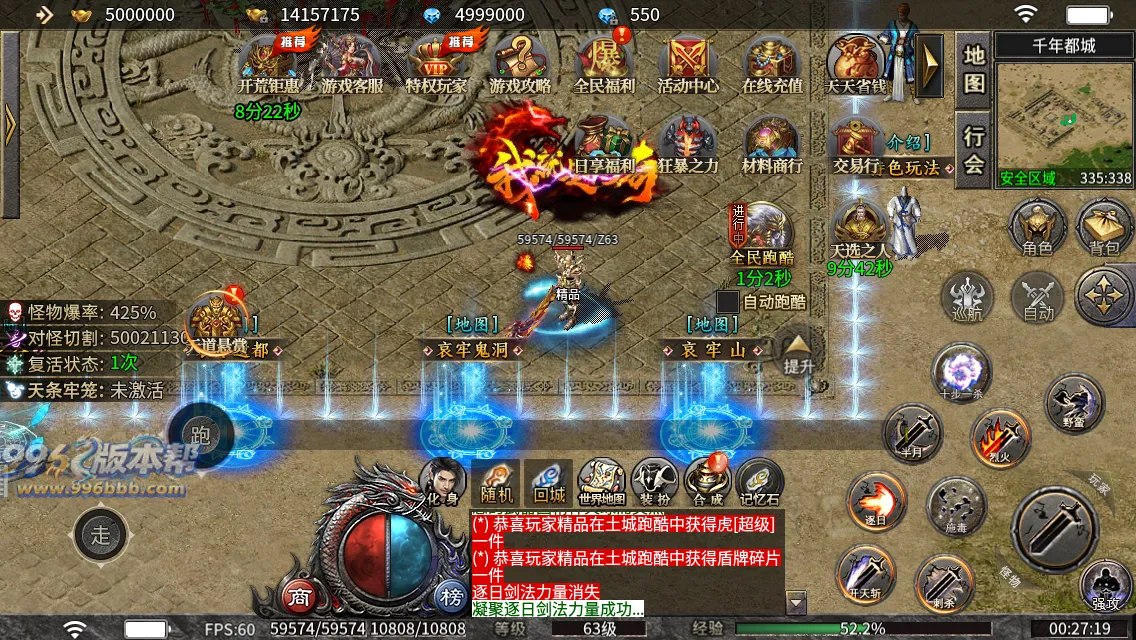Open the 合成 synthesis menu
This screenshot has height=640, width=1136.
[x=707, y=482]
